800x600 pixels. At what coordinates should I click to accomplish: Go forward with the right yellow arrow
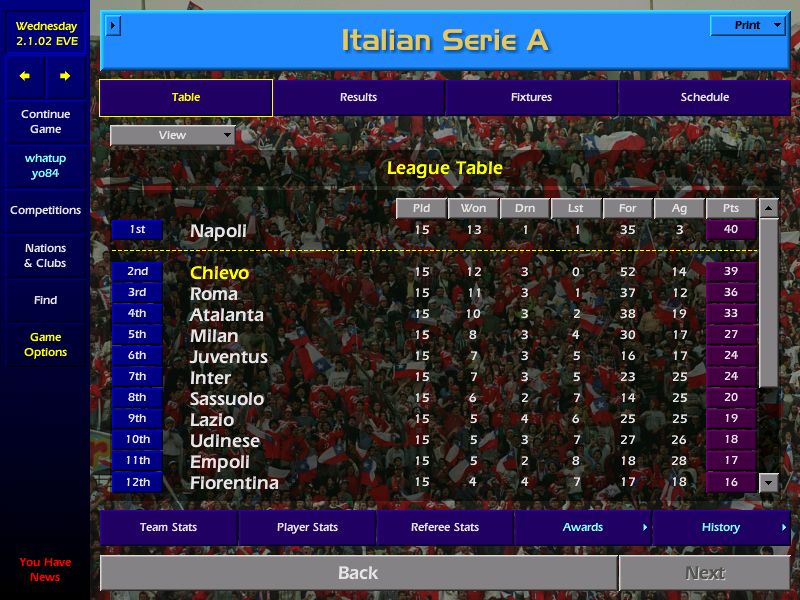65,76
